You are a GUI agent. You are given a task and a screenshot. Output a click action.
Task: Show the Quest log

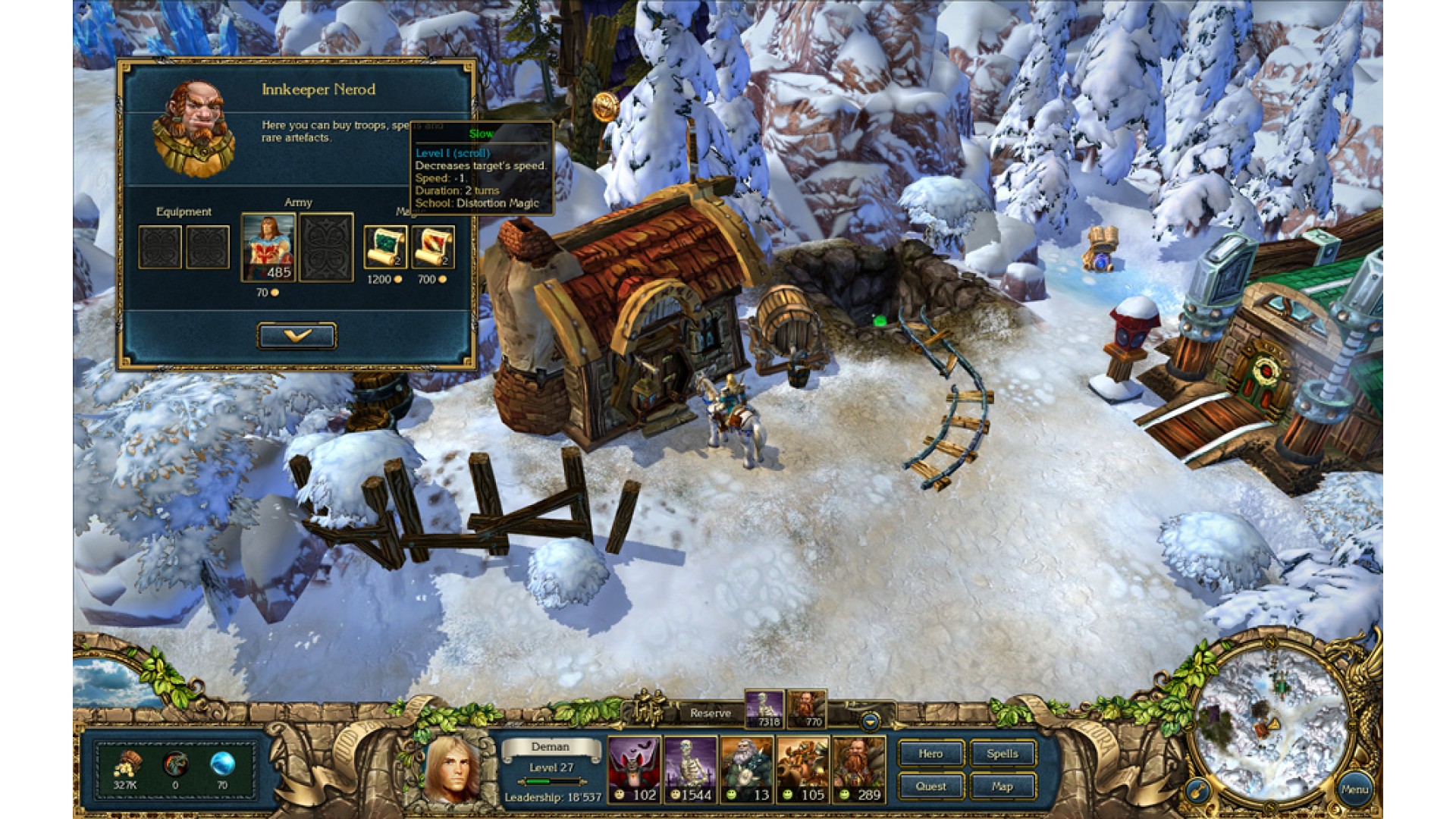point(930,786)
